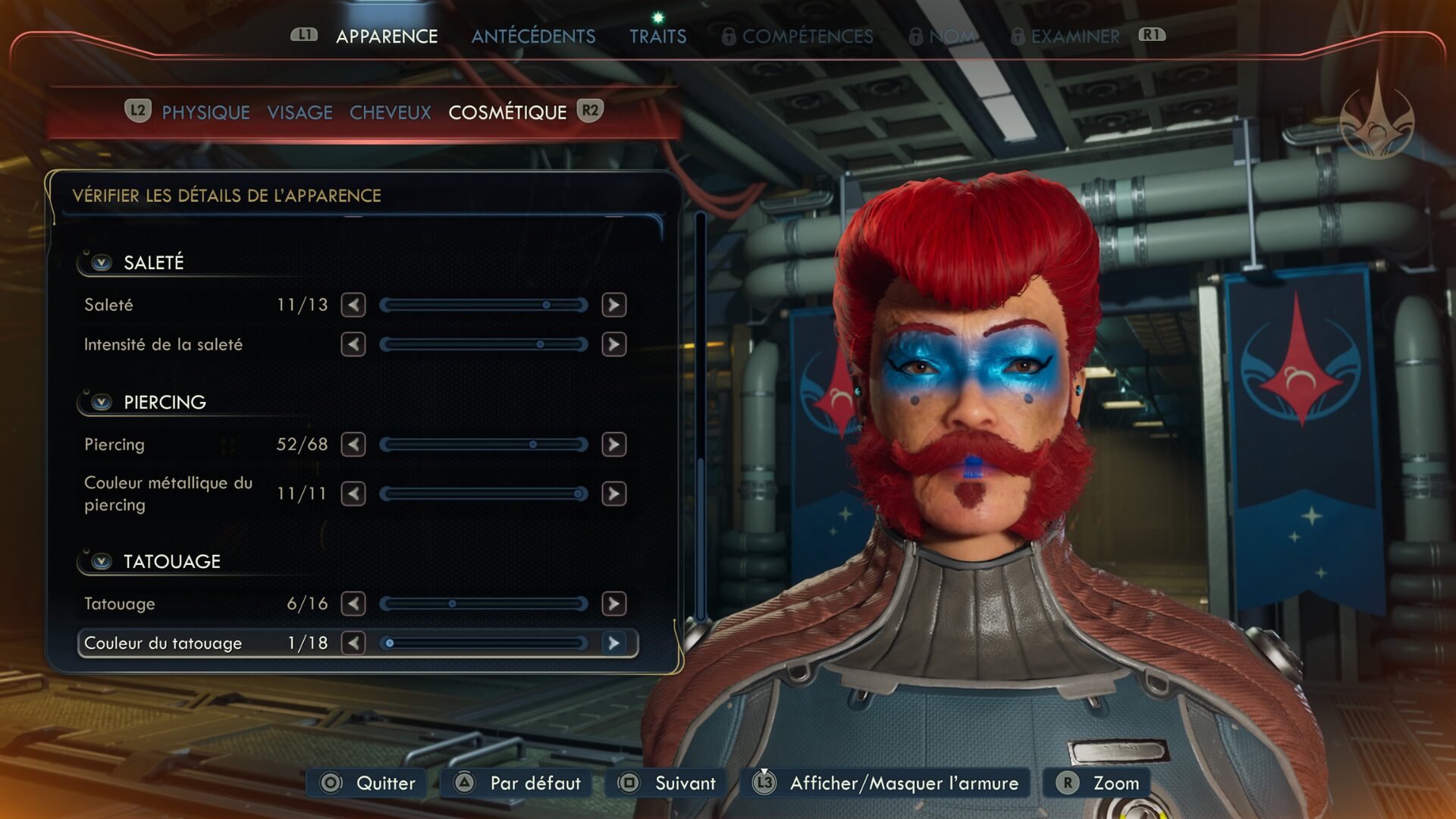This screenshot has height=819, width=1456.
Task: Collapse the Tatouage section header
Action: pos(101,561)
